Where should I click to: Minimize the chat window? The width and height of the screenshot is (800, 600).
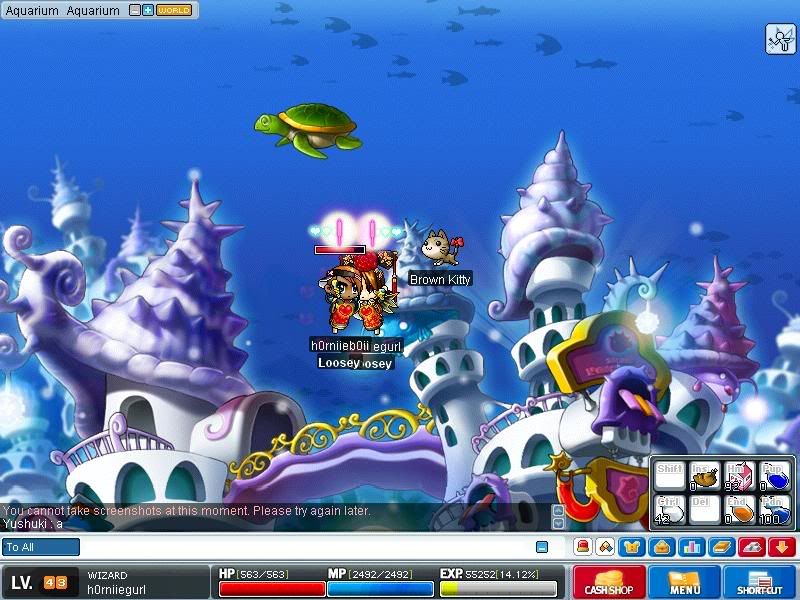click(x=541, y=547)
